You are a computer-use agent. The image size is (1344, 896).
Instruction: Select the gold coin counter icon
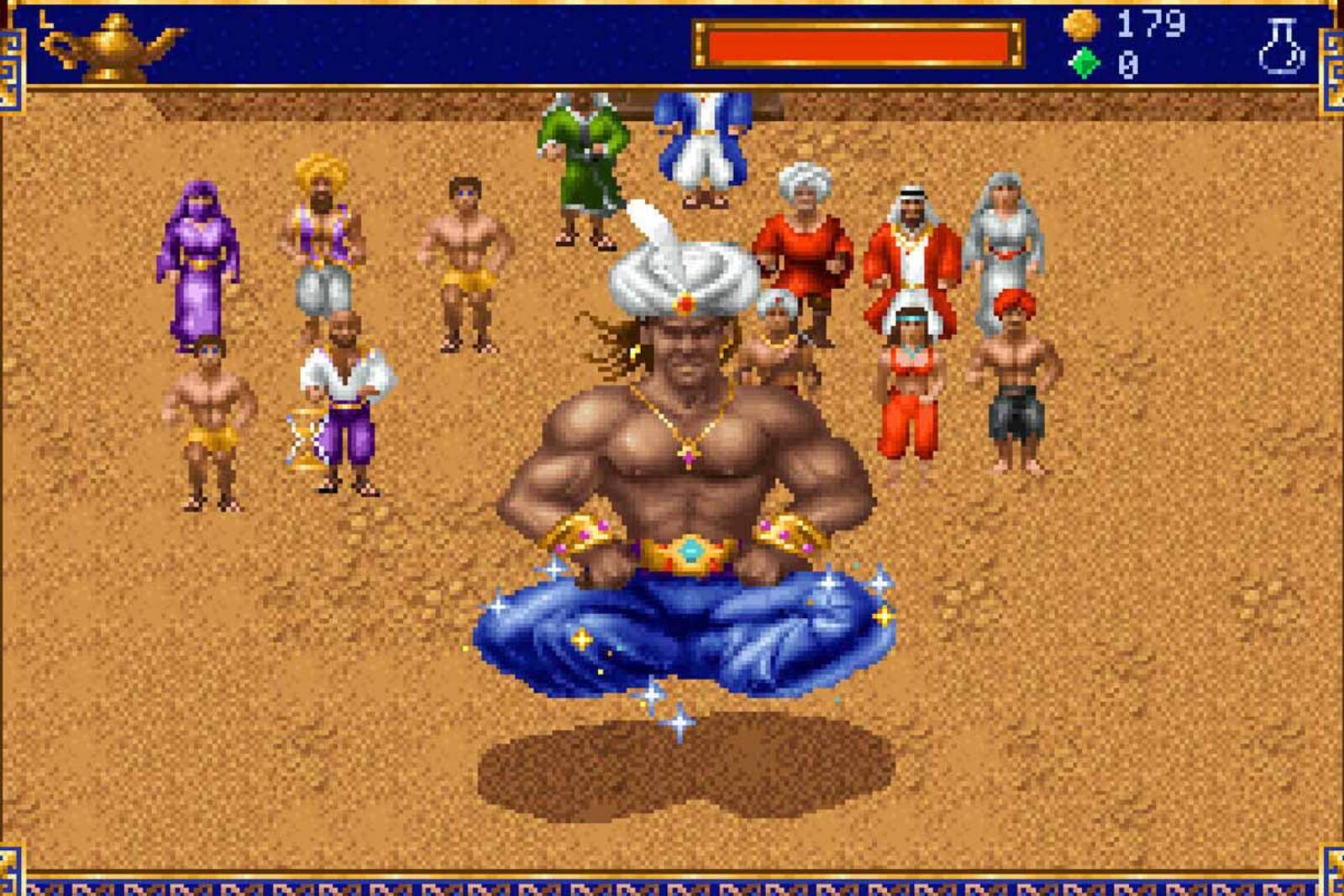[1084, 25]
